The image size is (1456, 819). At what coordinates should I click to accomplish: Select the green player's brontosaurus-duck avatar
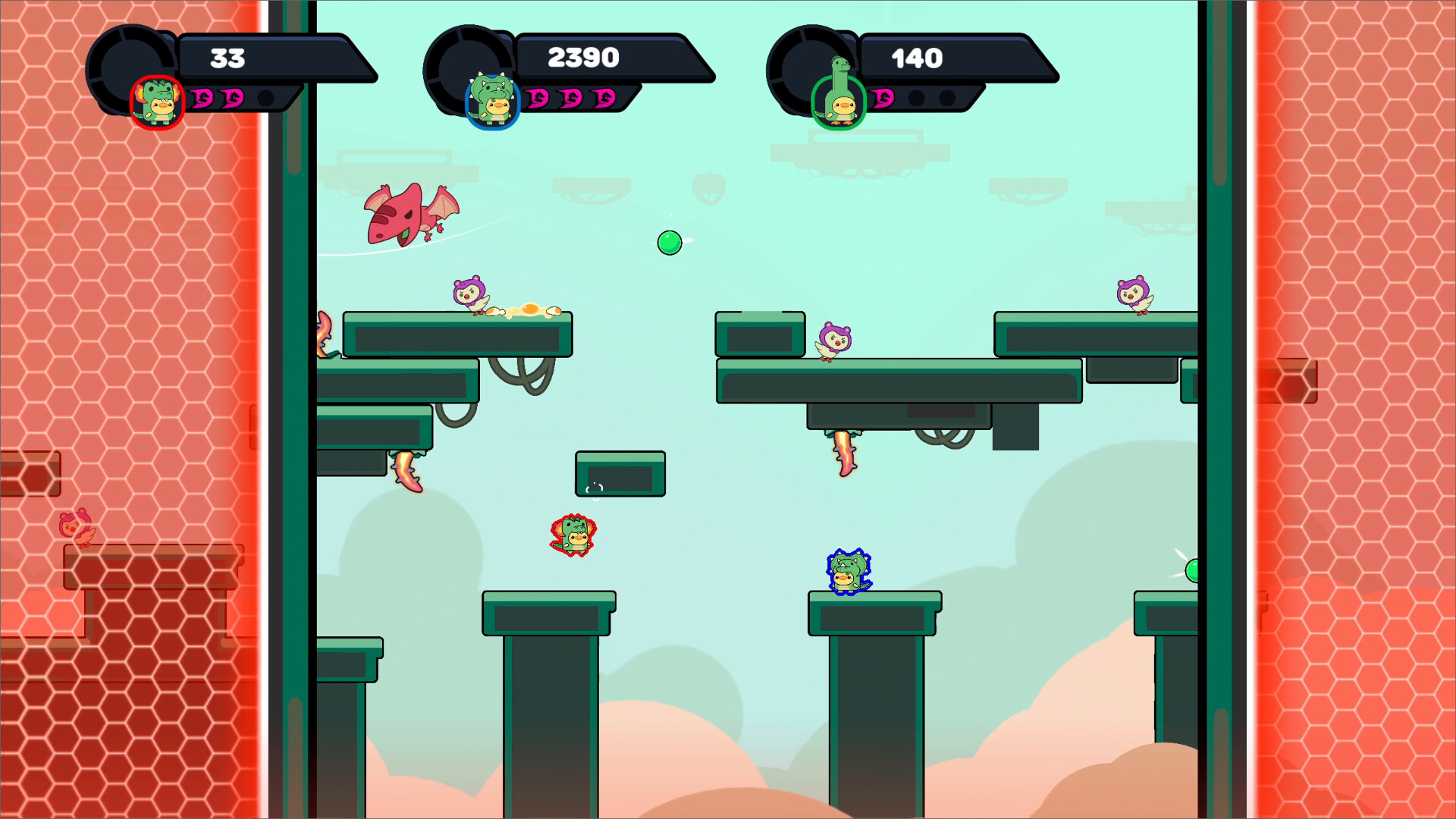click(840, 99)
